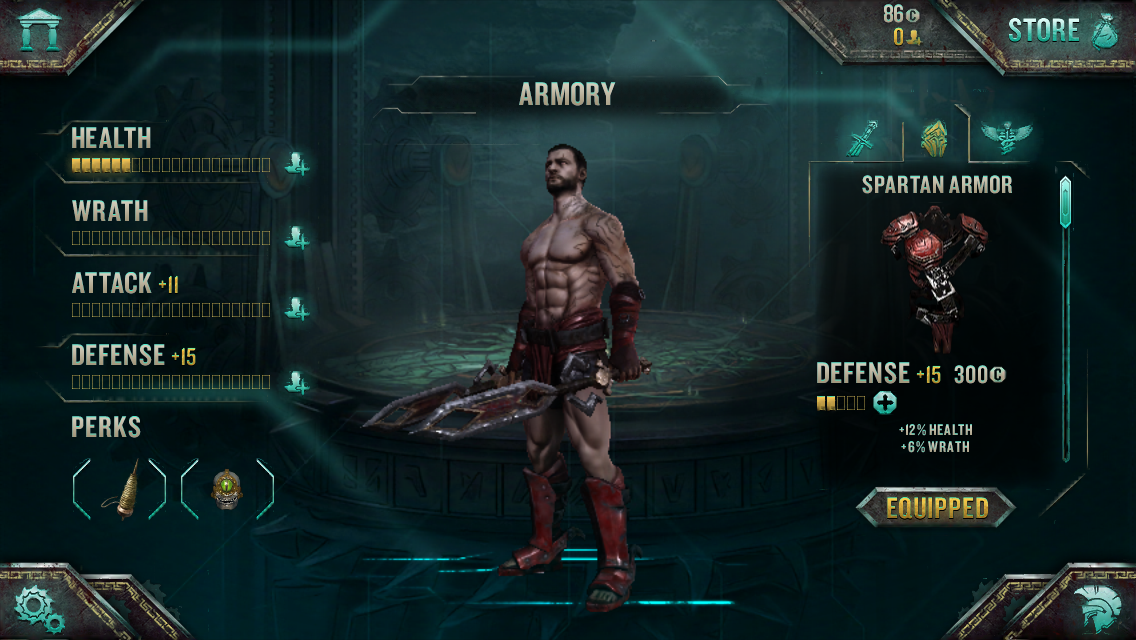Open the Store
Screen dimensions: 1136x640
point(1061,30)
